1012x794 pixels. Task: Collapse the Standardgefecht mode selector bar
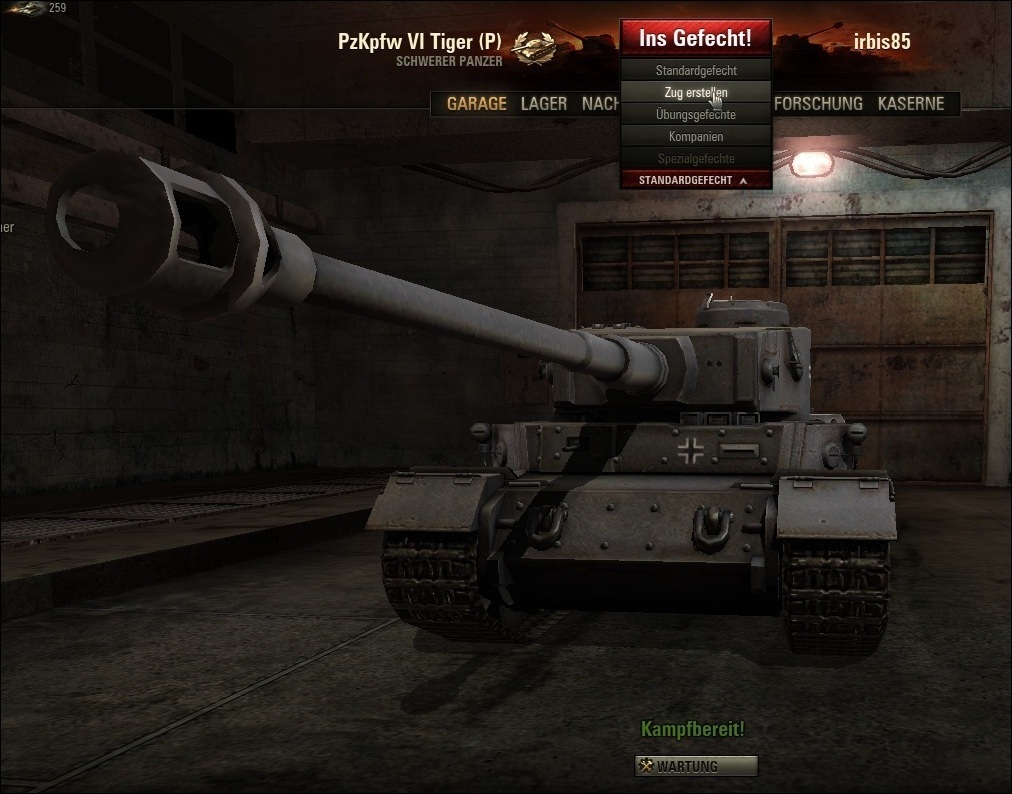point(696,180)
